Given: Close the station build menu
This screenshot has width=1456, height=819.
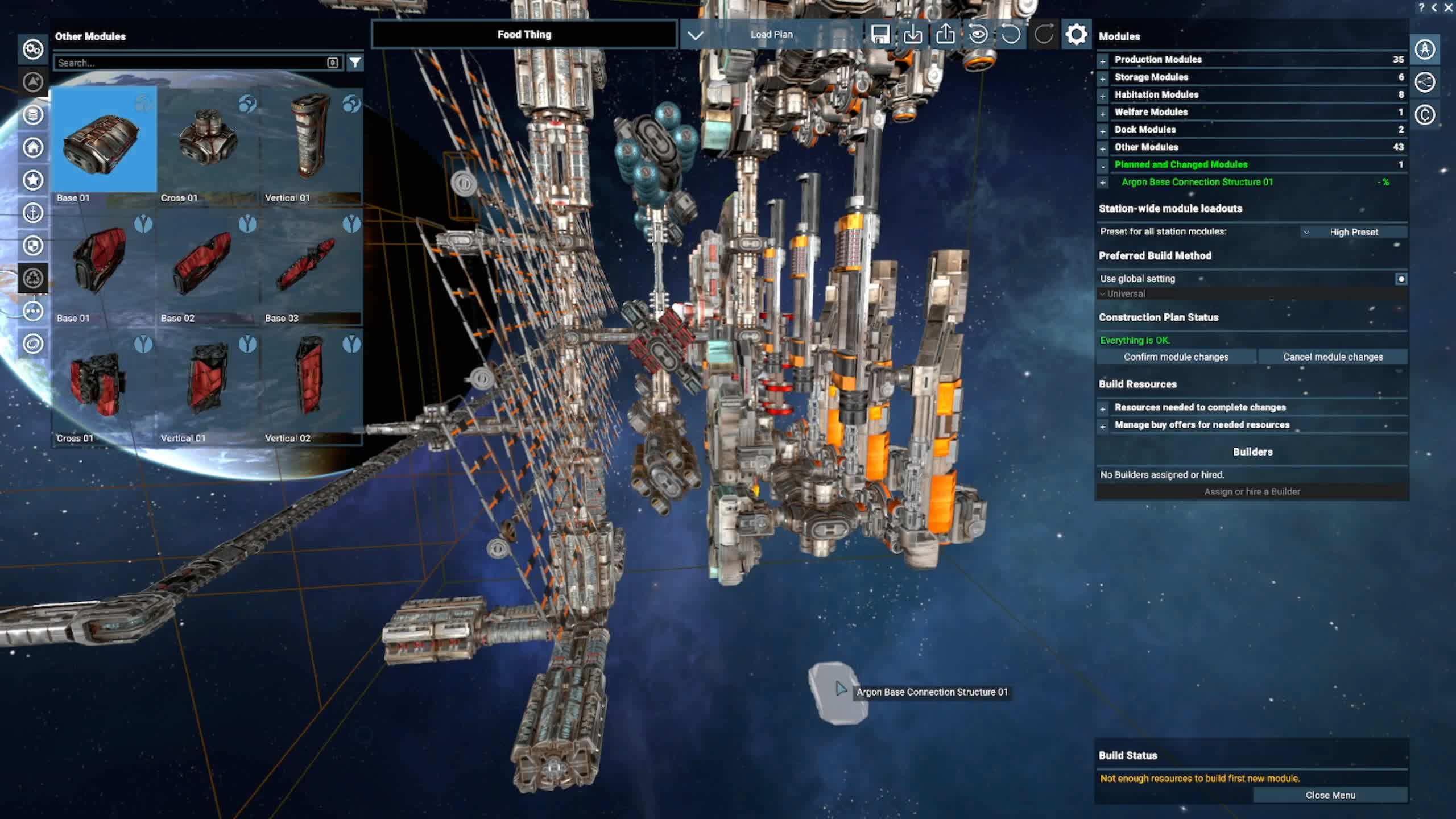Looking at the screenshot, I should pos(1330,795).
